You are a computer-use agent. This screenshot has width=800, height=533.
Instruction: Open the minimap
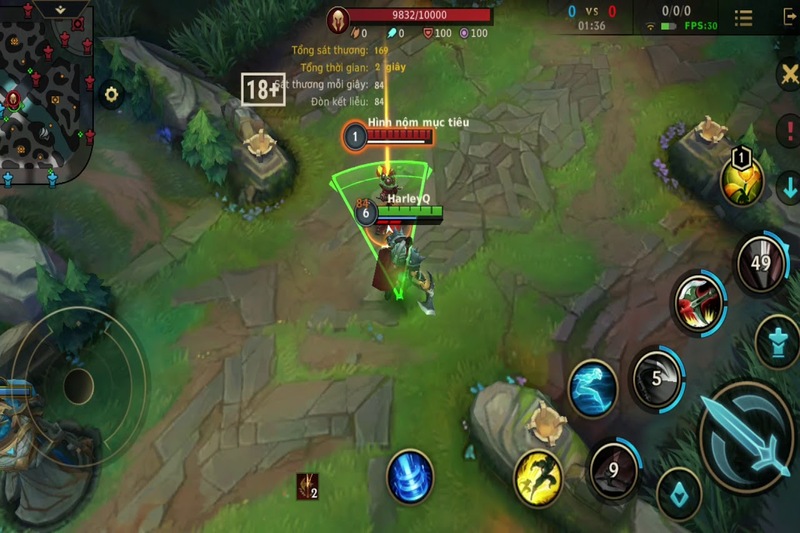[46, 92]
